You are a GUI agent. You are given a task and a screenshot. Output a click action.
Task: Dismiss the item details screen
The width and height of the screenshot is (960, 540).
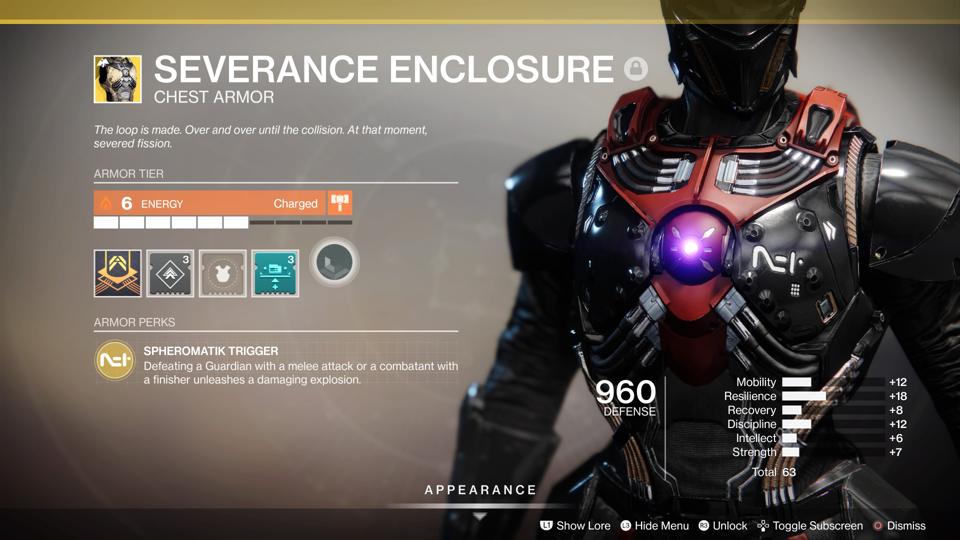click(898, 525)
